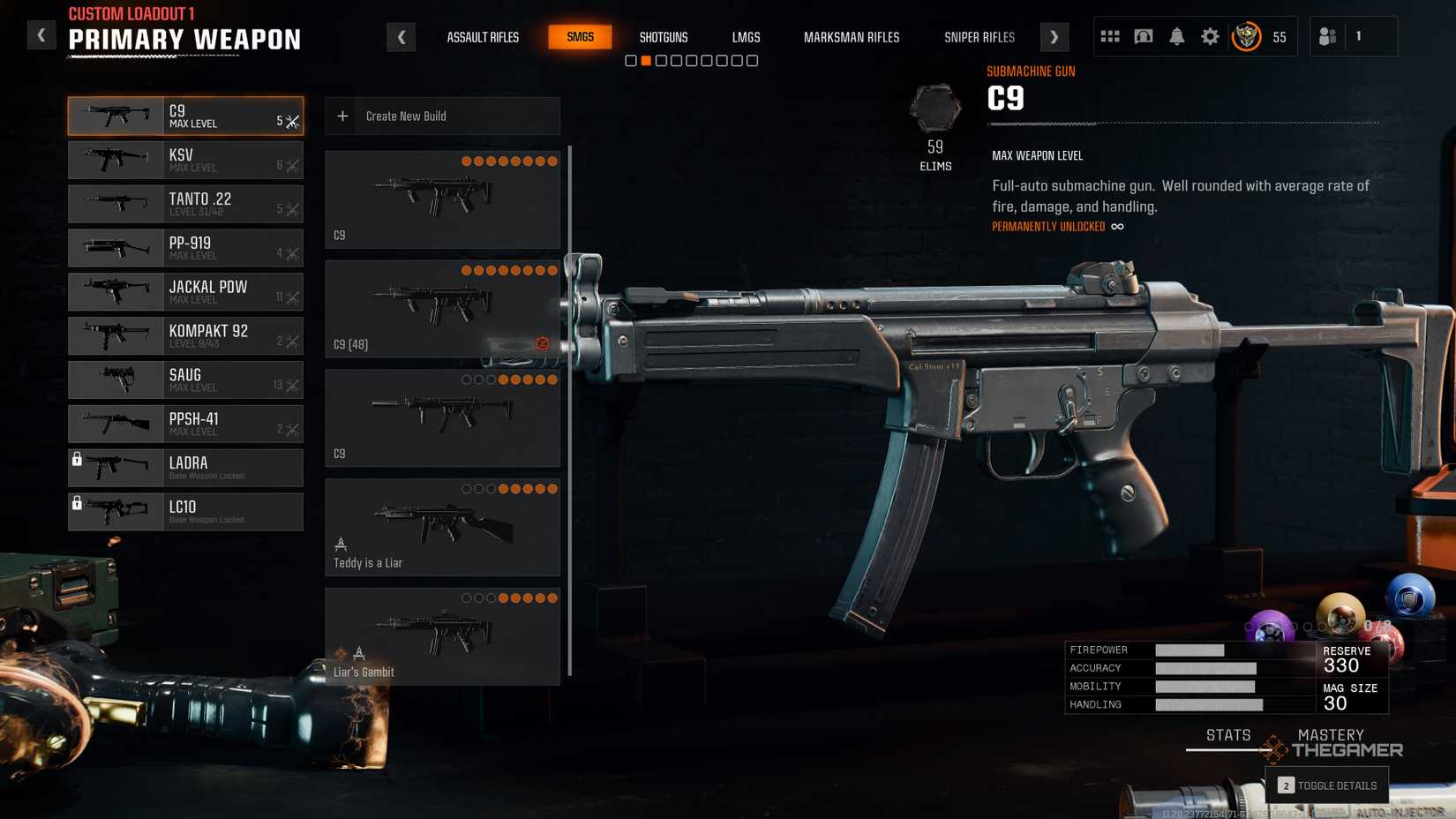Pick the PPSH-41 weapon
This screenshot has height=819, width=1456.
185,425
